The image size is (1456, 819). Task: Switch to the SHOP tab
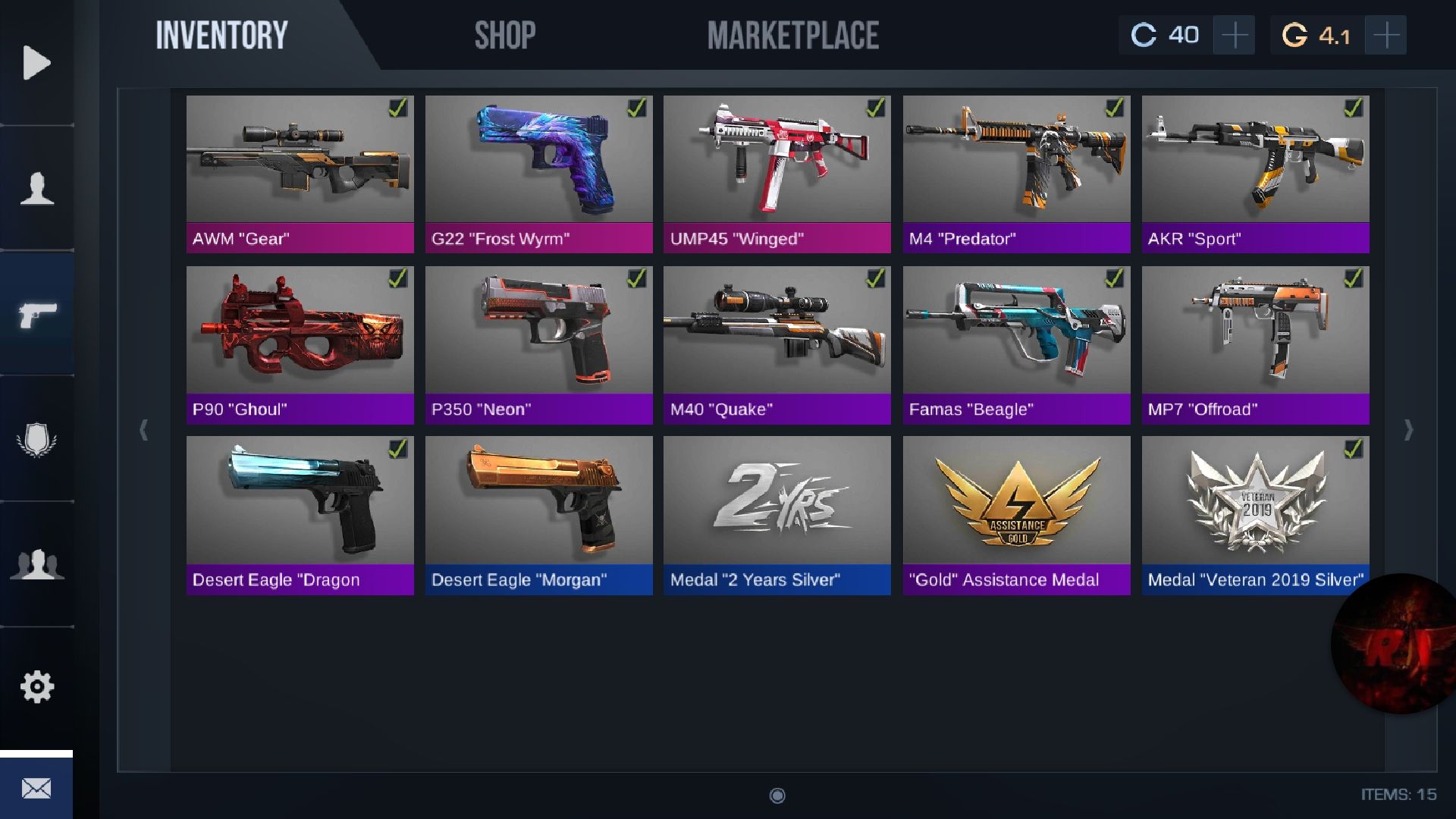tap(504, 34)
